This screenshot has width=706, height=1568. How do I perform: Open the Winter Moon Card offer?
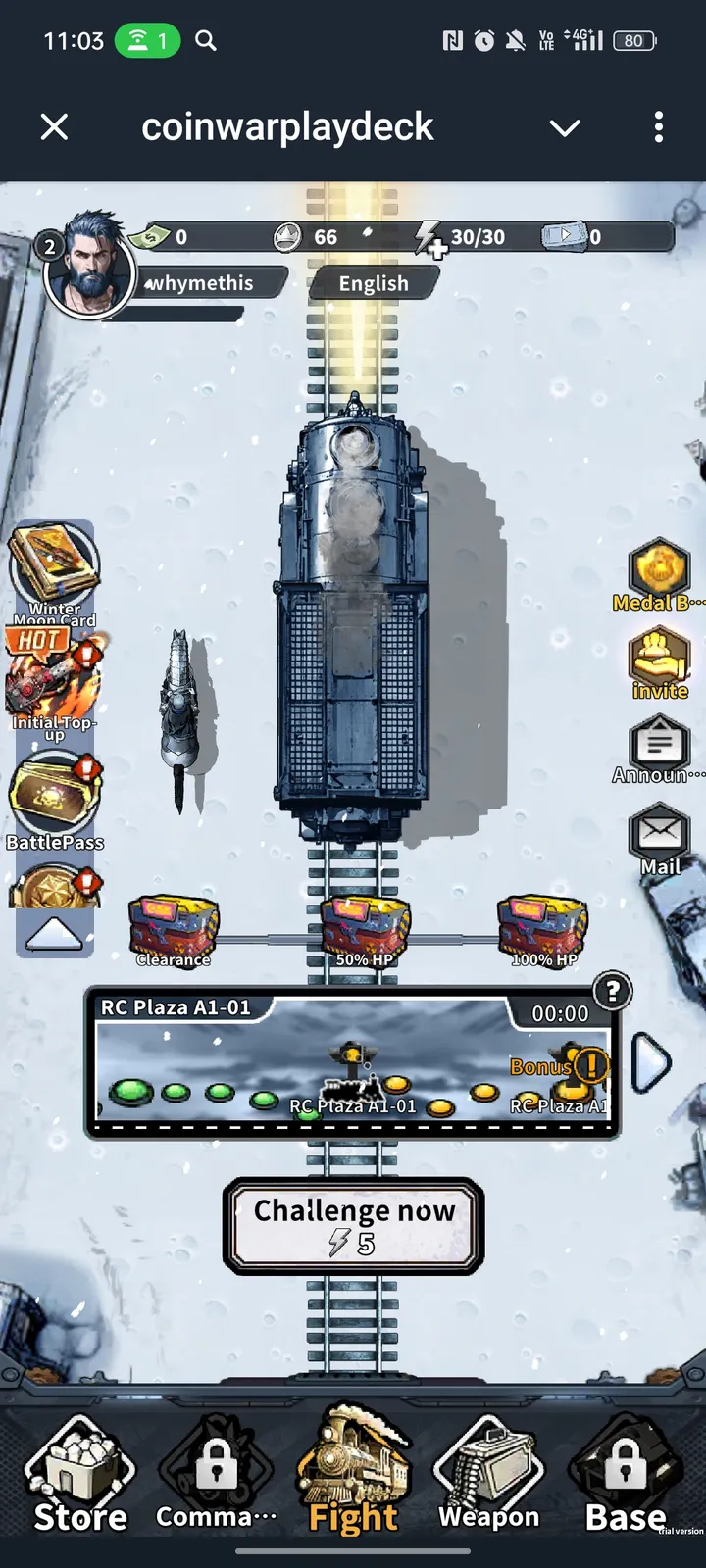coord(54,570)
